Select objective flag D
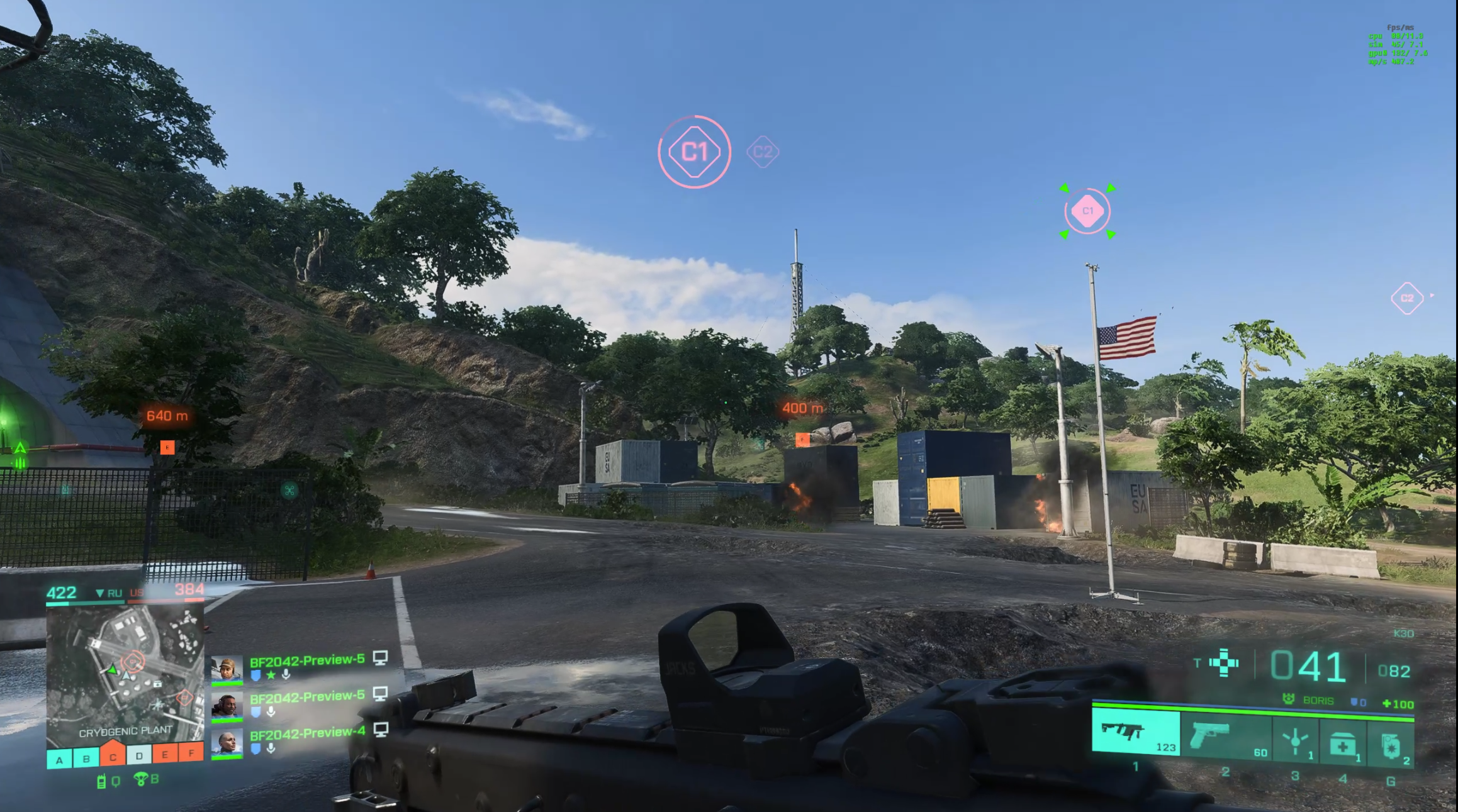 coord(139,755)
